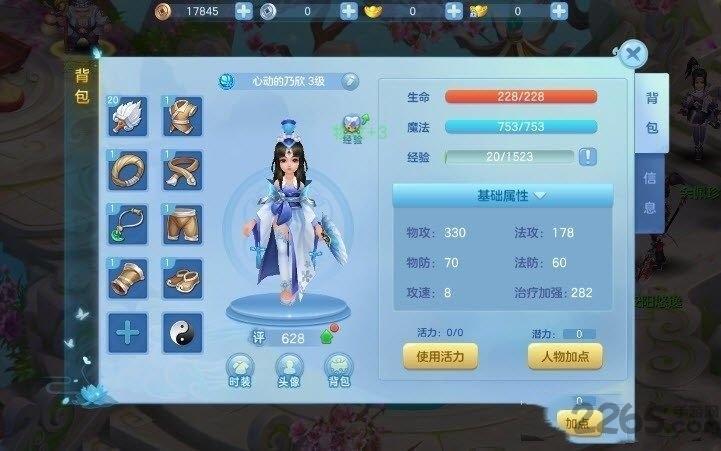Select the belt equipment slot
Screen dimensions: 721x451
tap(183, 172)
